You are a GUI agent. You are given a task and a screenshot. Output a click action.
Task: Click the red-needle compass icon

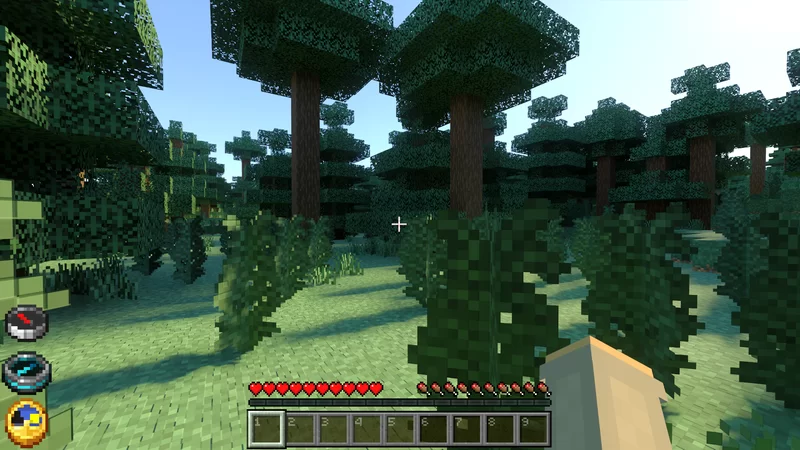click(x=26, y=323)
